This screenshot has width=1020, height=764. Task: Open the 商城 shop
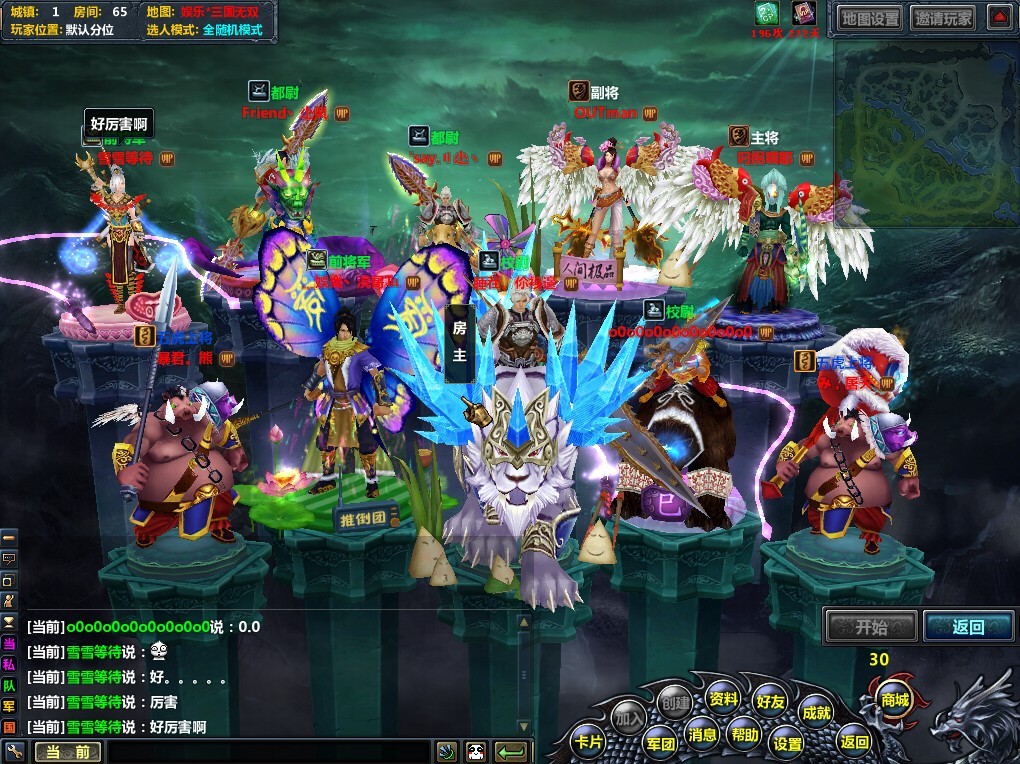(891, 699)
